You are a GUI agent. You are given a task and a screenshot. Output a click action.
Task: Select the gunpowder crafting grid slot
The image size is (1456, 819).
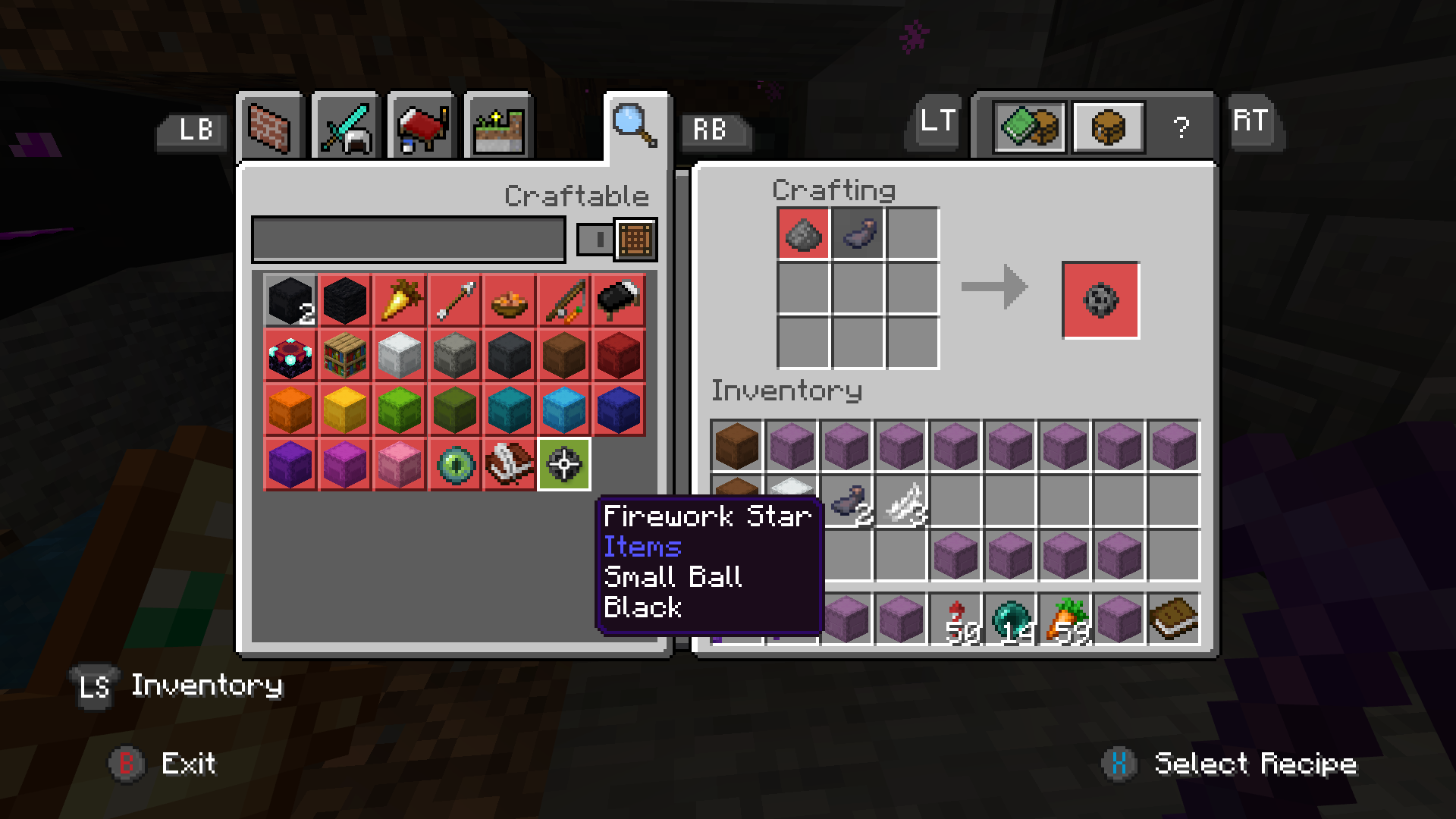tap(803, 234)
